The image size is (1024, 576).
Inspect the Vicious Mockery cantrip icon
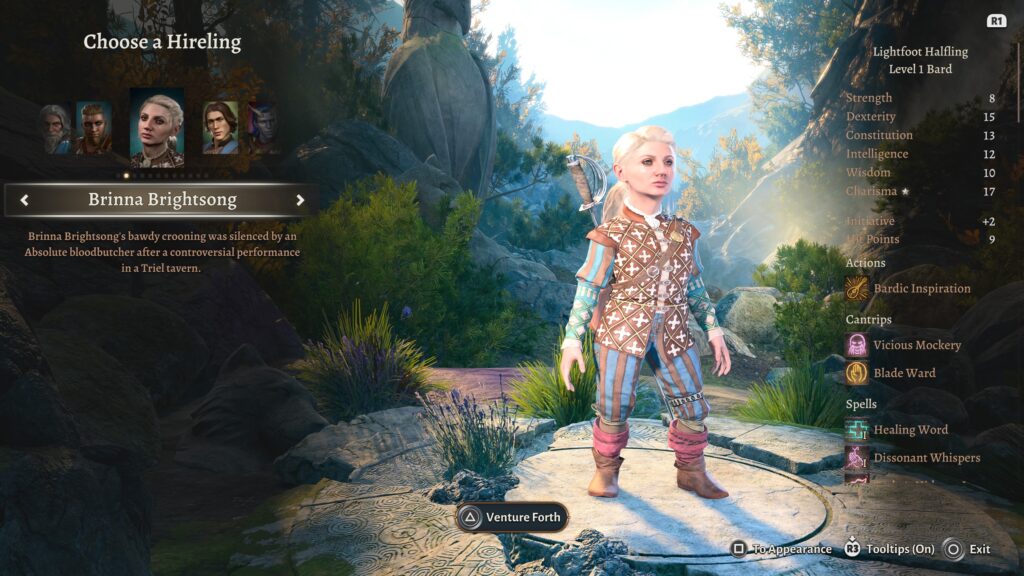pos(857,345)
